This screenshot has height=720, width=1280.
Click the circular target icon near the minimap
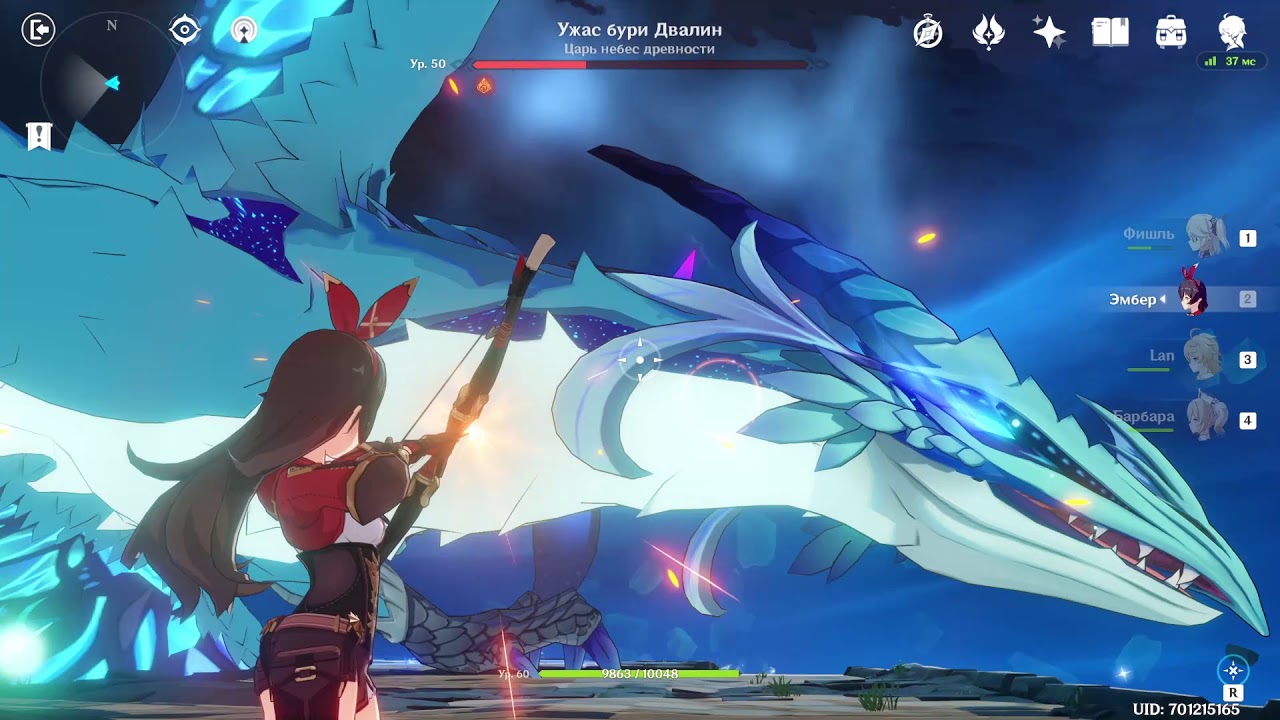click(x=243, y=30)
